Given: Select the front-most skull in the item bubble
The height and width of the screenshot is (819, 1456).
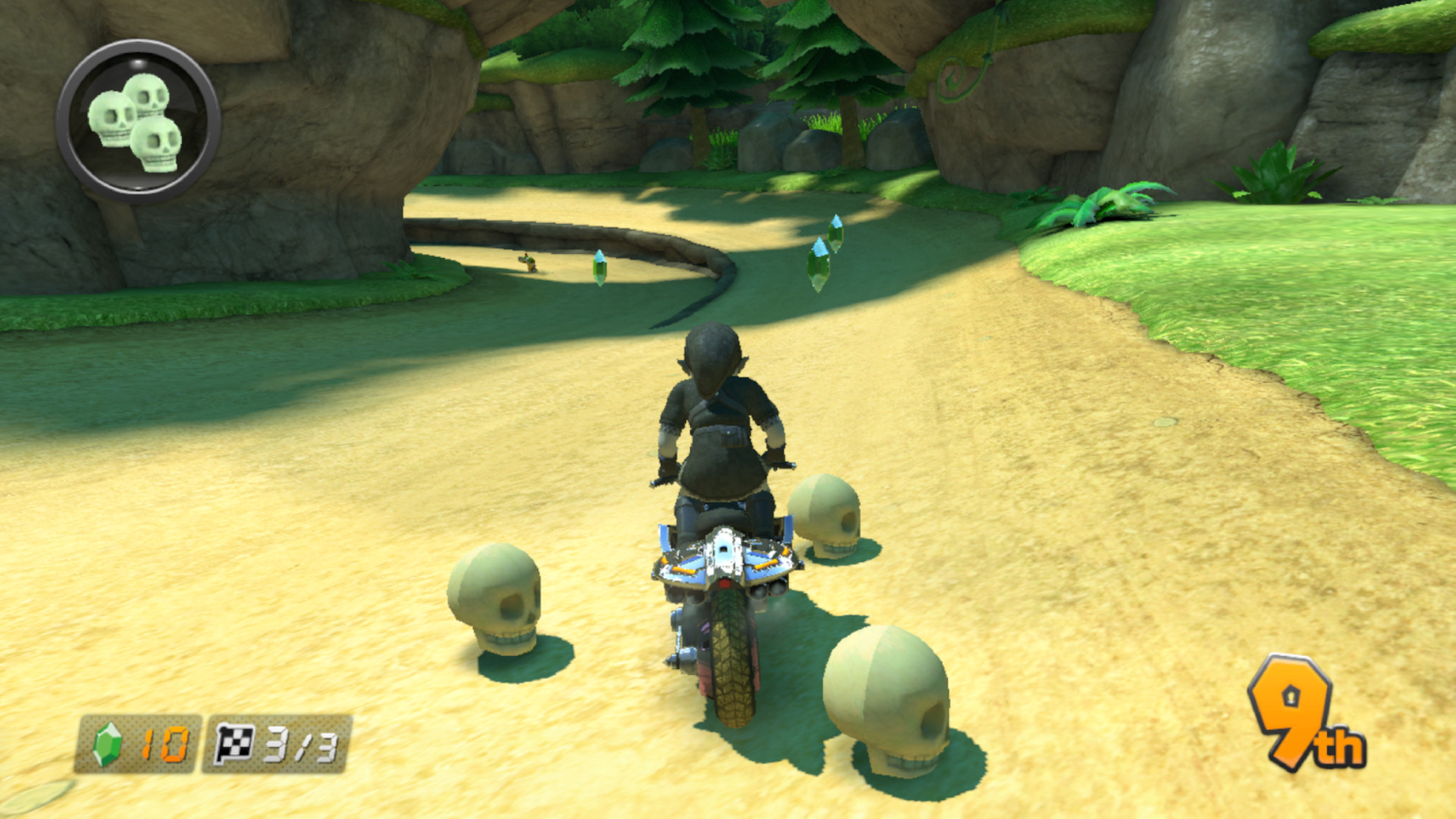Looking at the screenshot, I should pyautogui.click(x=157, y=144).
